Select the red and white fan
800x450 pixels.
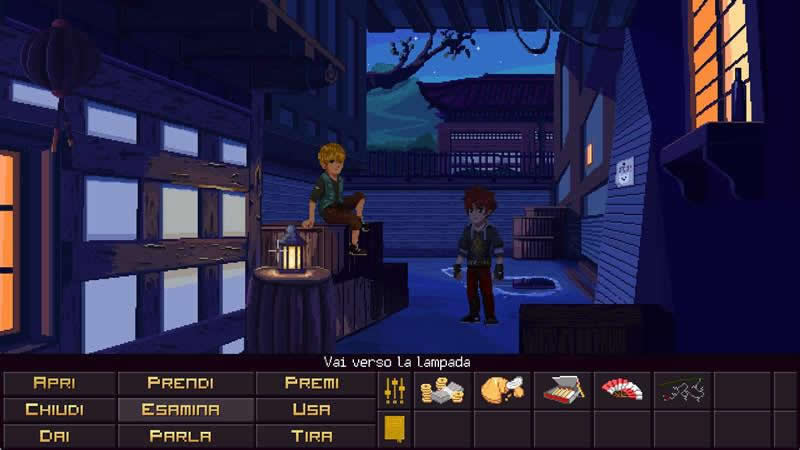point(622,390)
